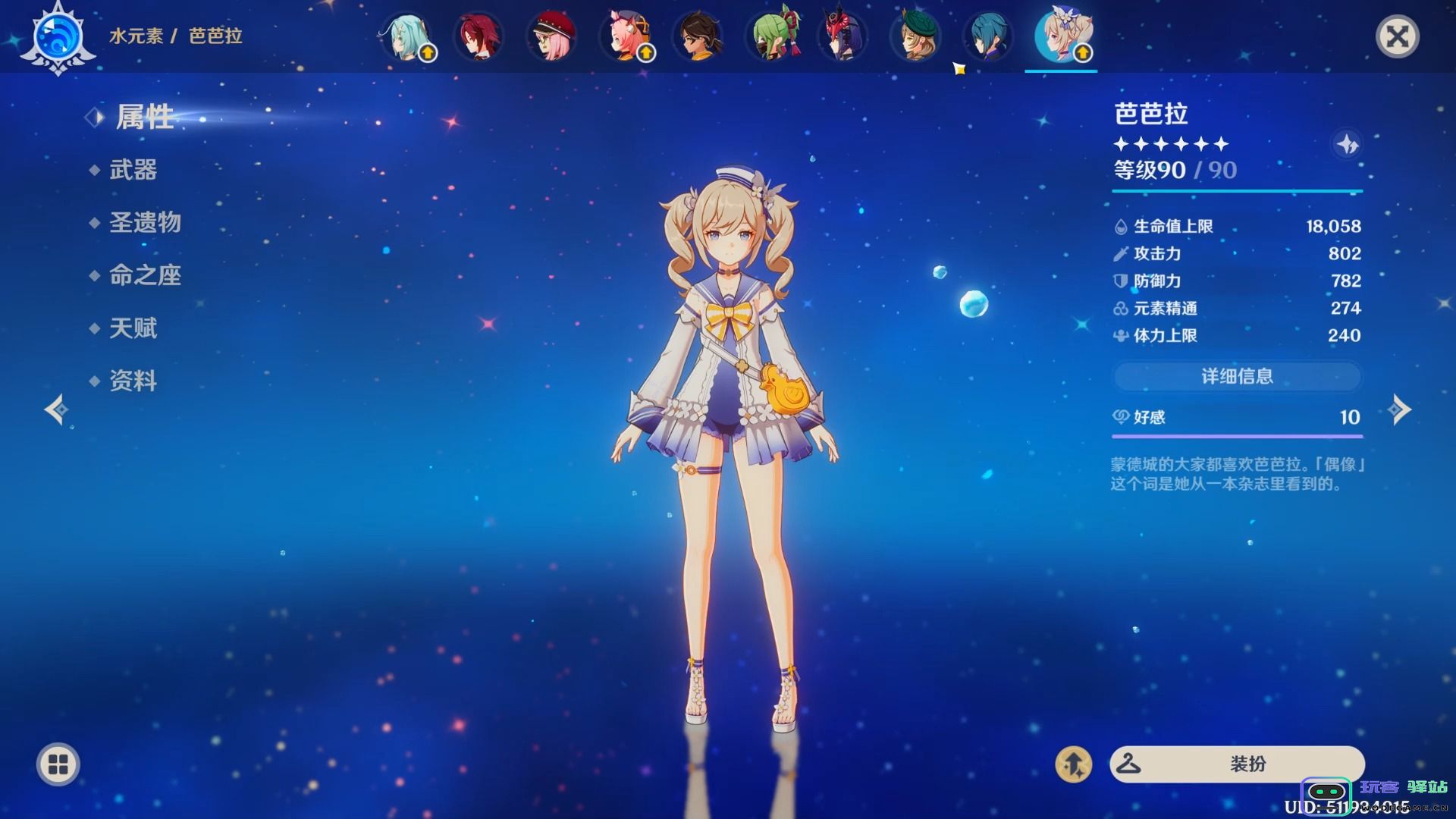Switch to next character with right arrow
The height and width of the screenshot is (819, 1456).
[x=1399, y=409]
